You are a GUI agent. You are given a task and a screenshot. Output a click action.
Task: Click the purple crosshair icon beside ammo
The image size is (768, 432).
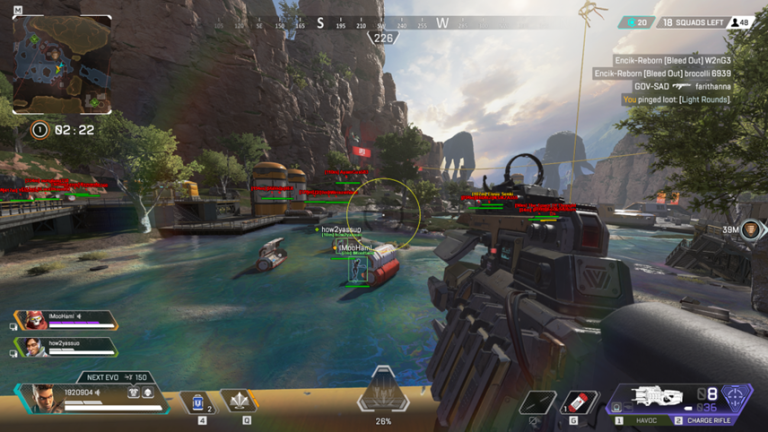737,397
